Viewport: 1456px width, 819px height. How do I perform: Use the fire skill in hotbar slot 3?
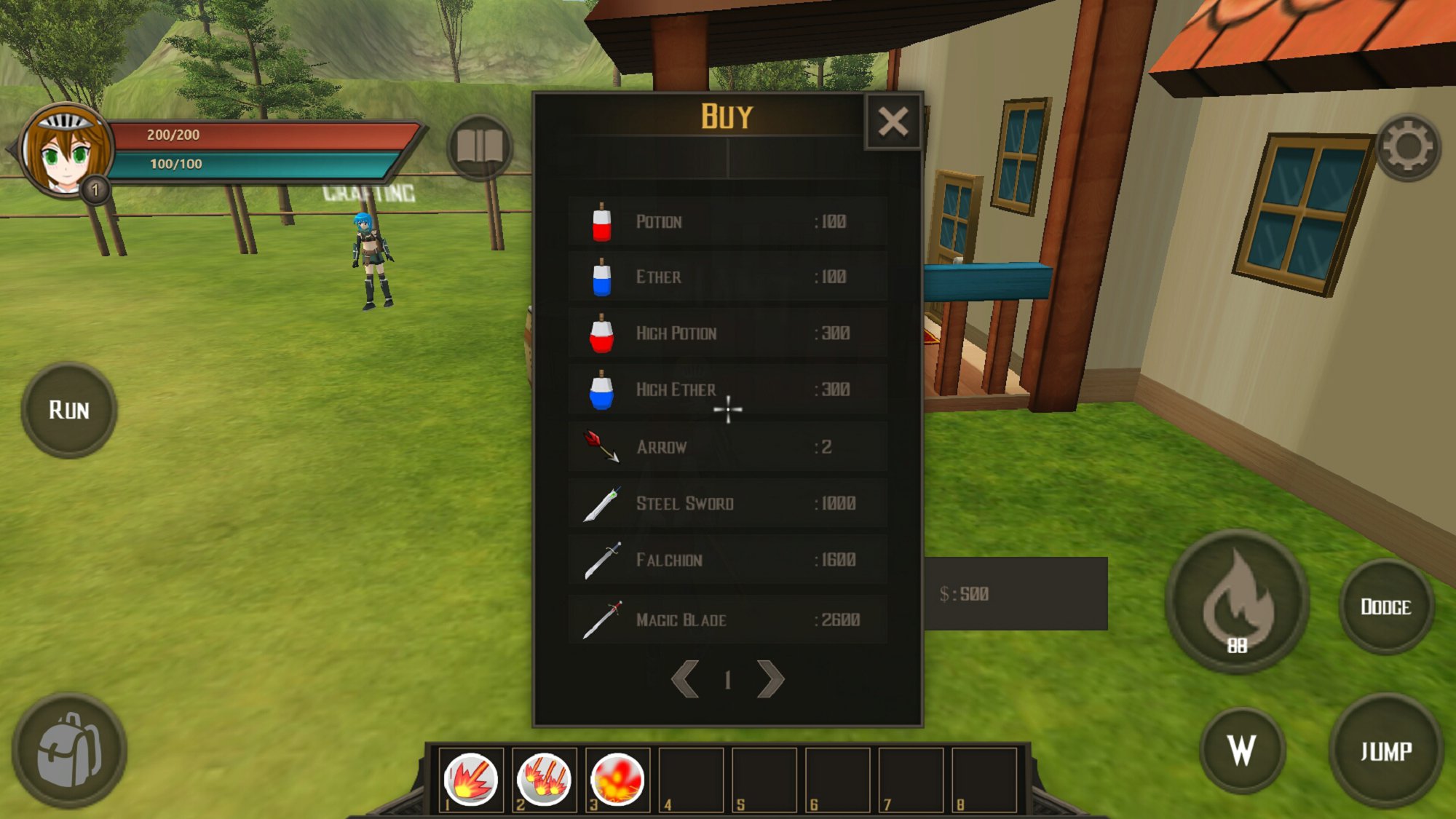[617, 780]
